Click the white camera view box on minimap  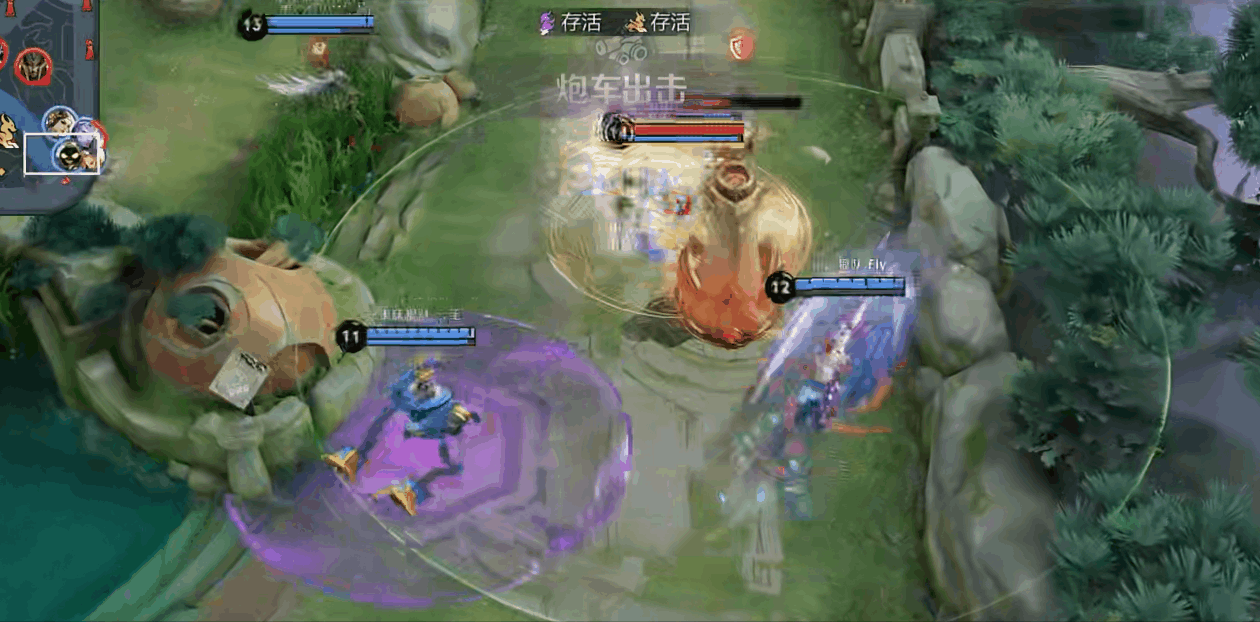pyautogui.click(x=62, y=153)
